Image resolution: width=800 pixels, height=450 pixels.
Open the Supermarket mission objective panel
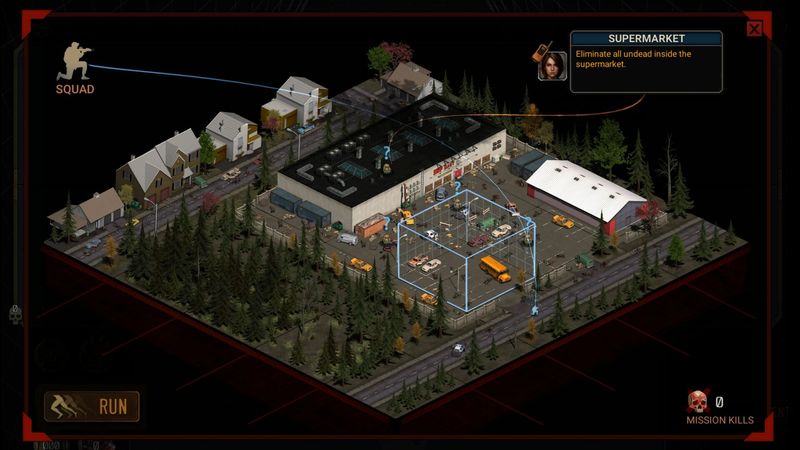(x=645, y=62)
